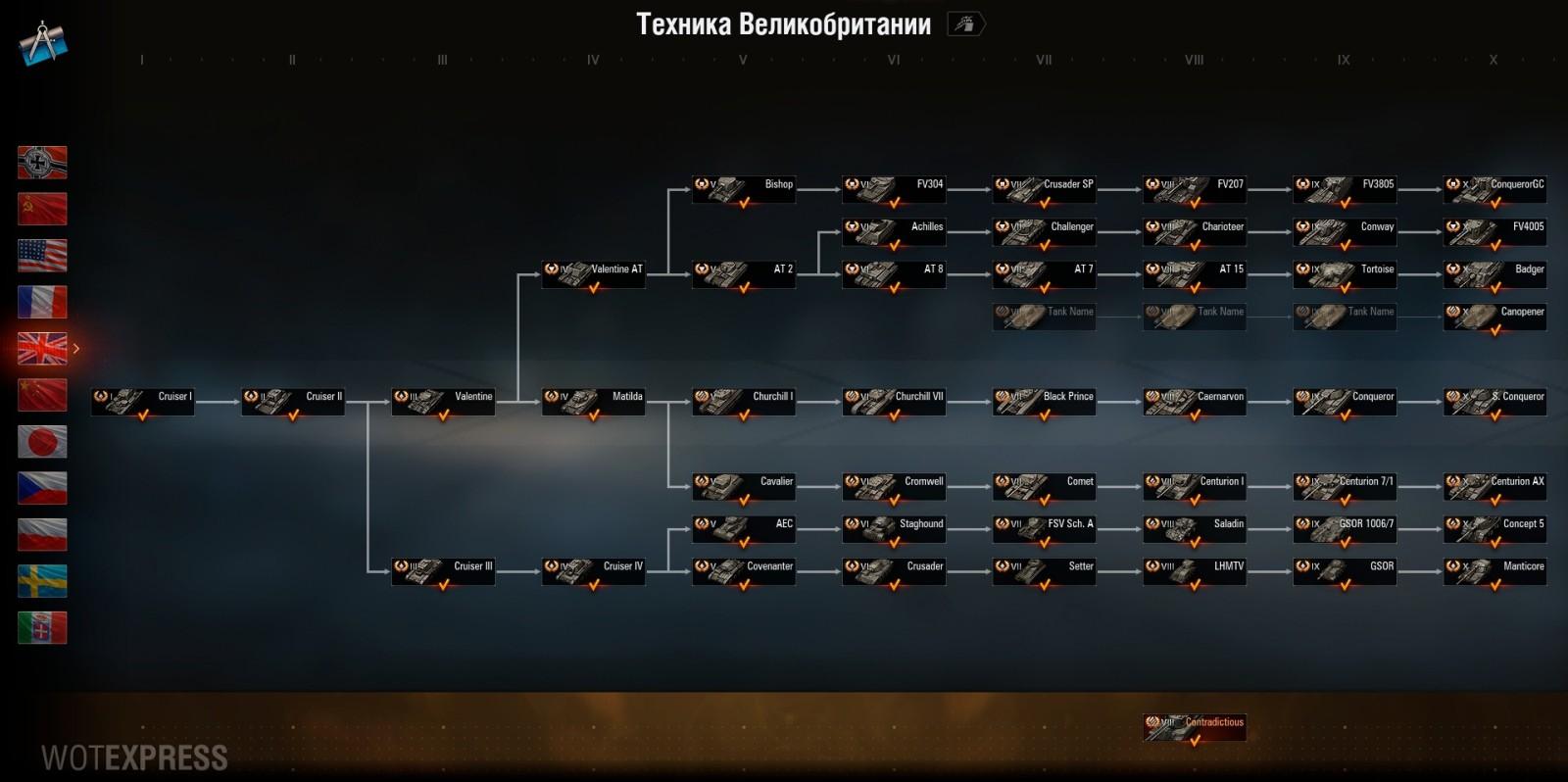Select the Poland flag in the nation sidebar
This screenshot has width=1568, height=782.
[x=42, y=535]
